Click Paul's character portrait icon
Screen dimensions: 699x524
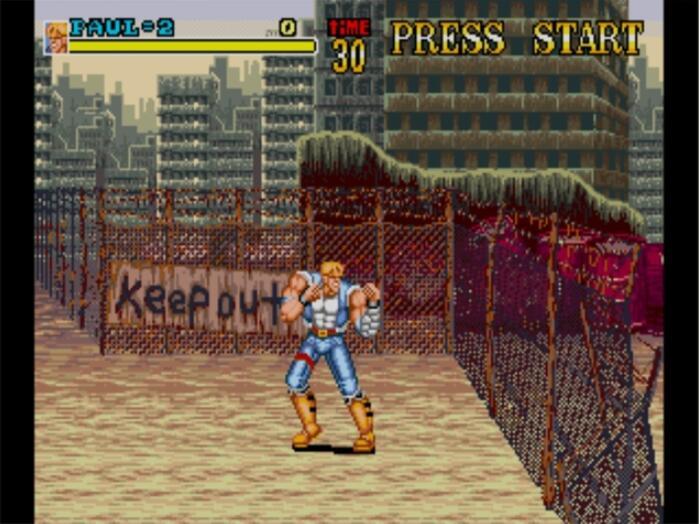(56, 37)
